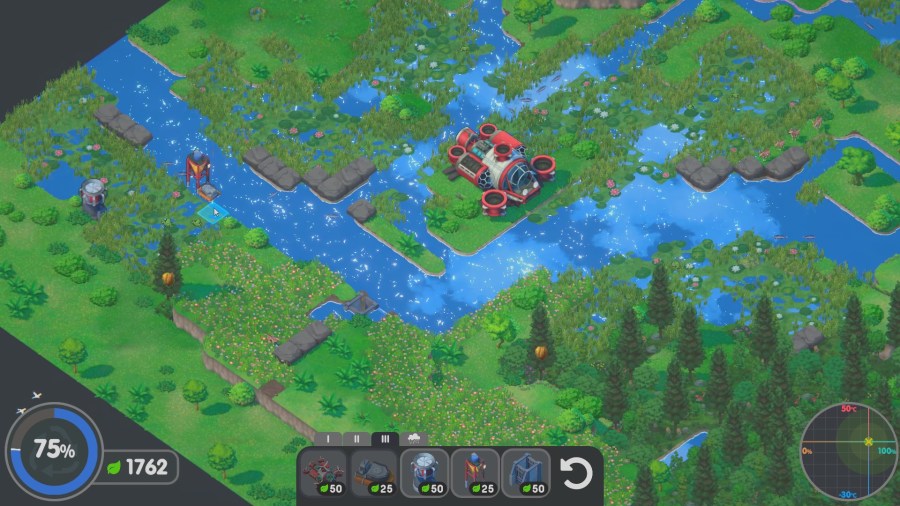Choose the blue rectangular frame building
This screenshot has height=506, width=900.
(x=525, y=472)
